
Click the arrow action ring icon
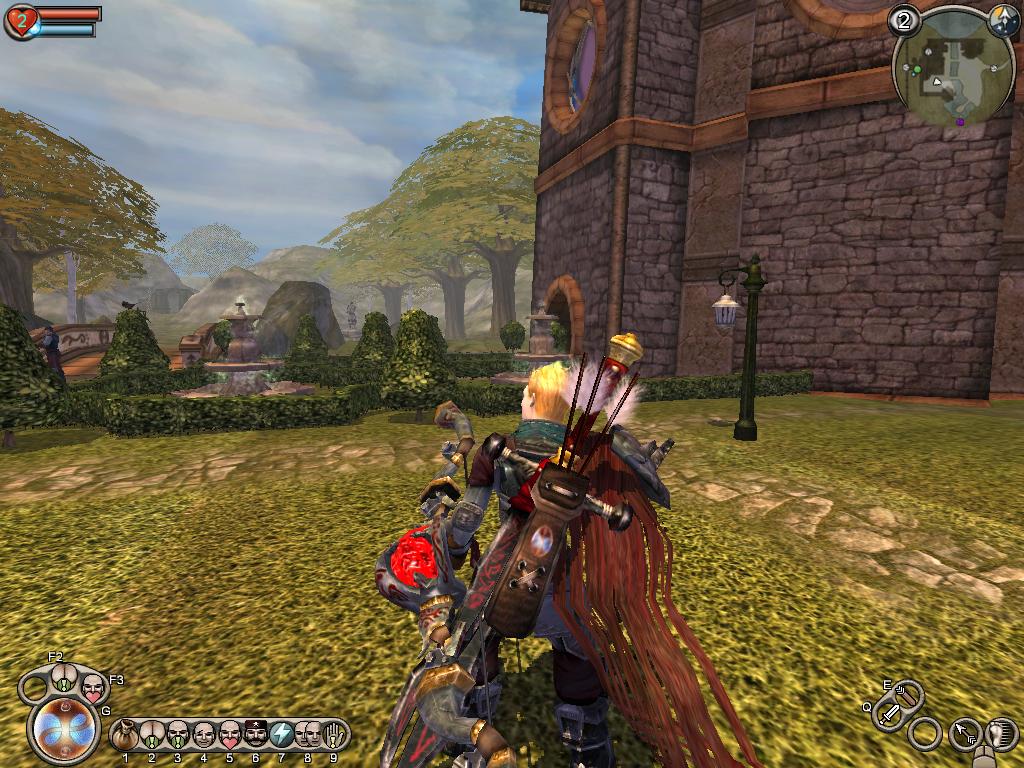(965, 735)
